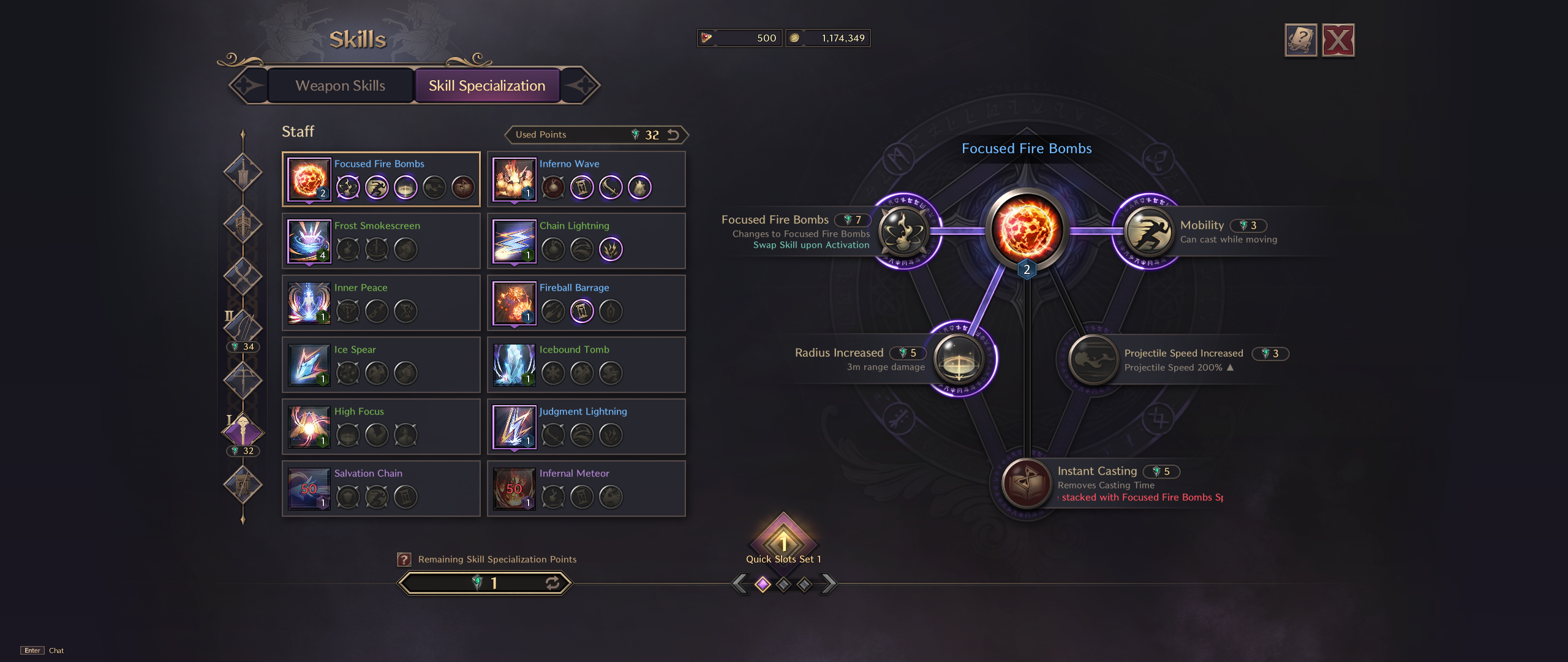This screenshot has height=662, width=1568.
Task: Select the Skill Specialization tab
Action: pyautogui.click(x=487, y=86)
